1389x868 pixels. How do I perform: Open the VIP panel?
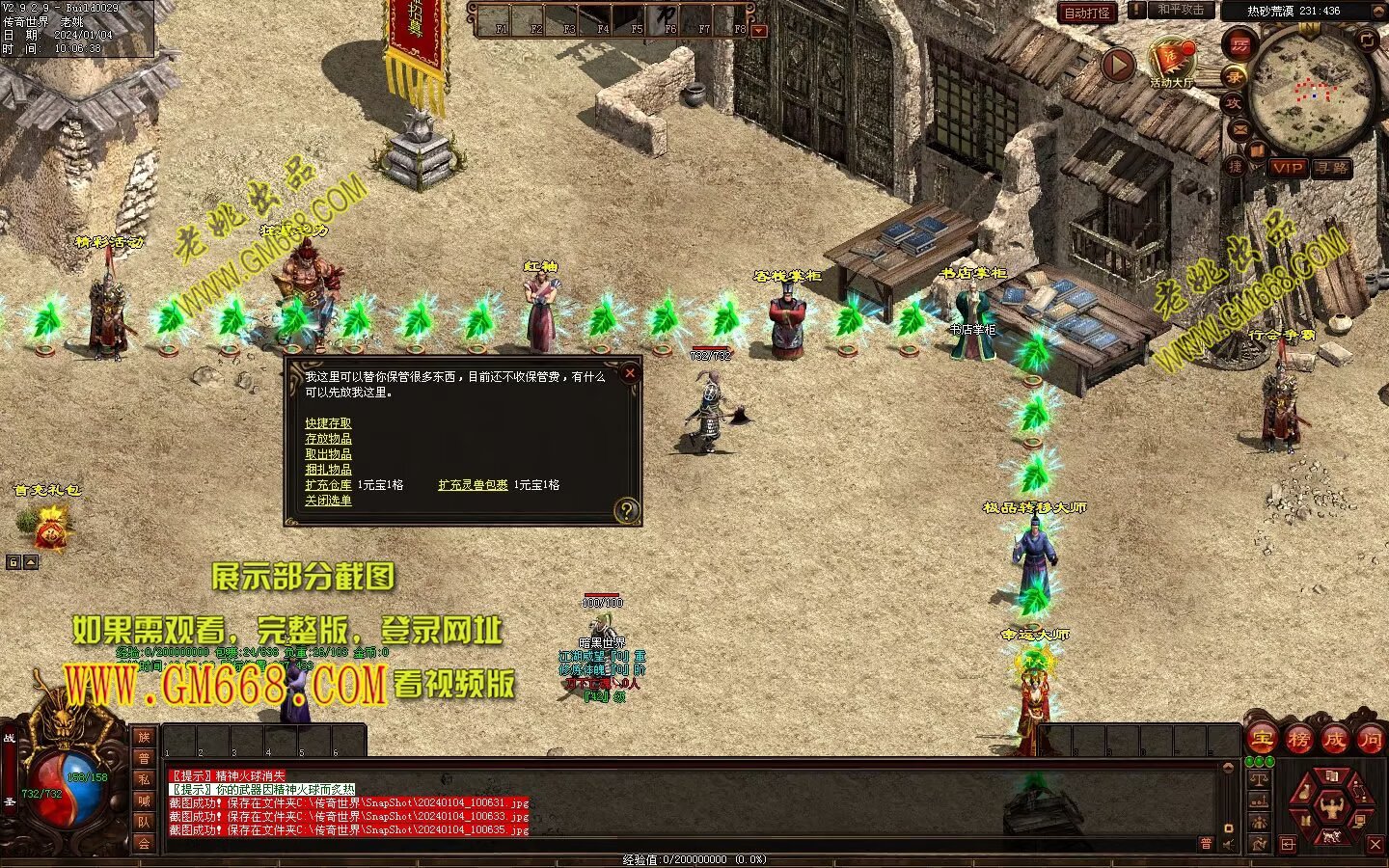click(x=1287, y=168)
